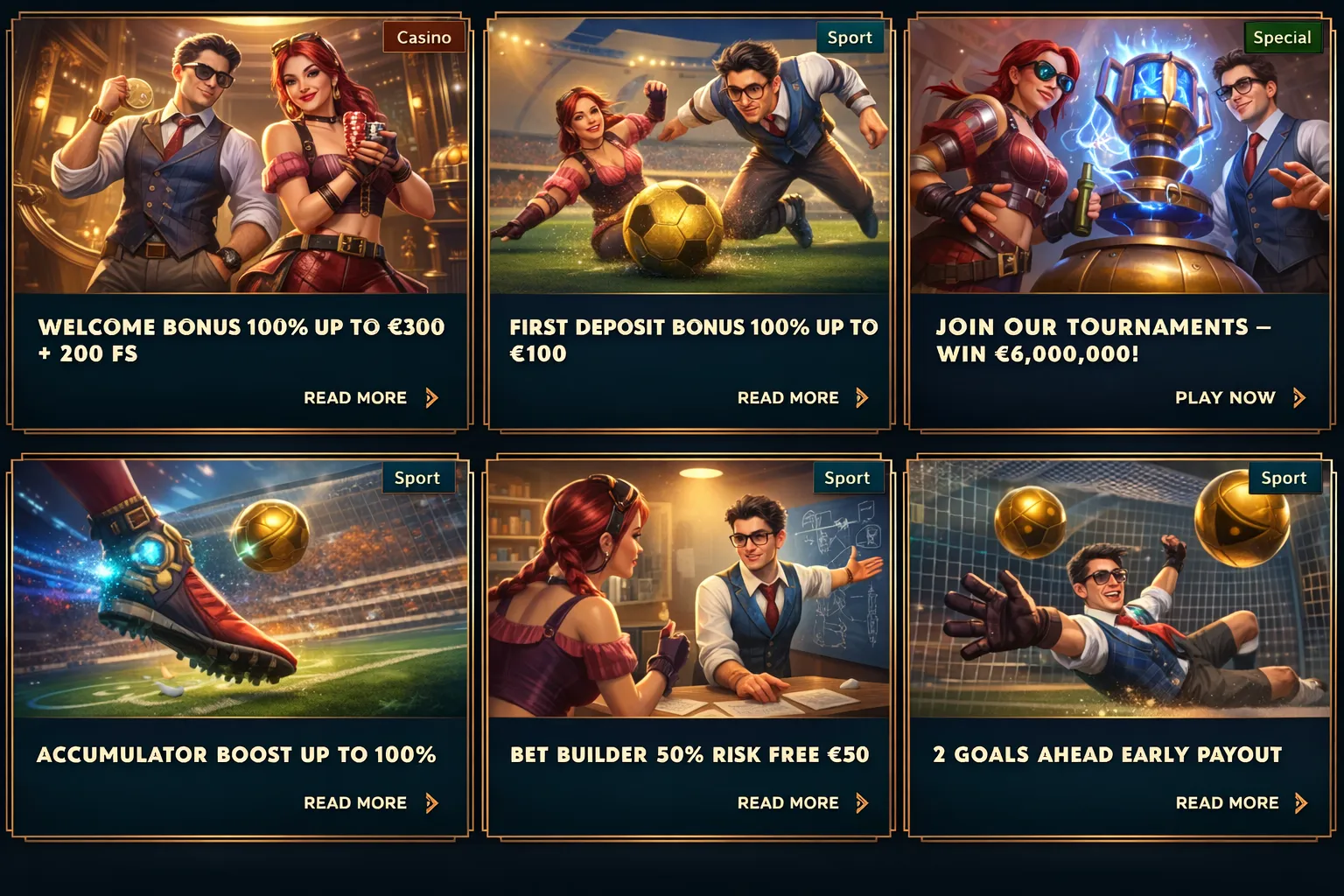Open READ MORE for 2 Goals Ahead payout
Image resolution: width=1344 pixels, height=896 pixels.
point(1228,802)
